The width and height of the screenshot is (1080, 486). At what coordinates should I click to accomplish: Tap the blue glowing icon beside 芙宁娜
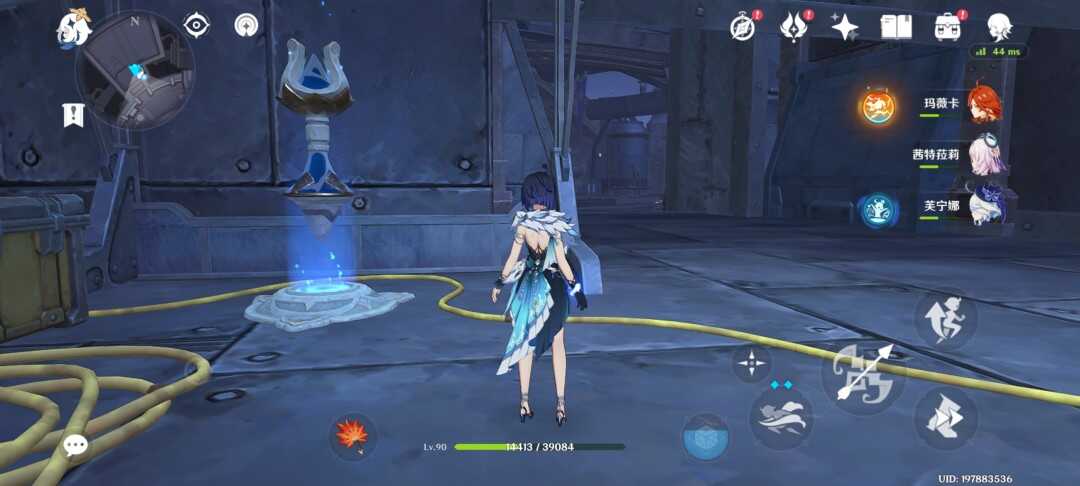click(877, 210)
